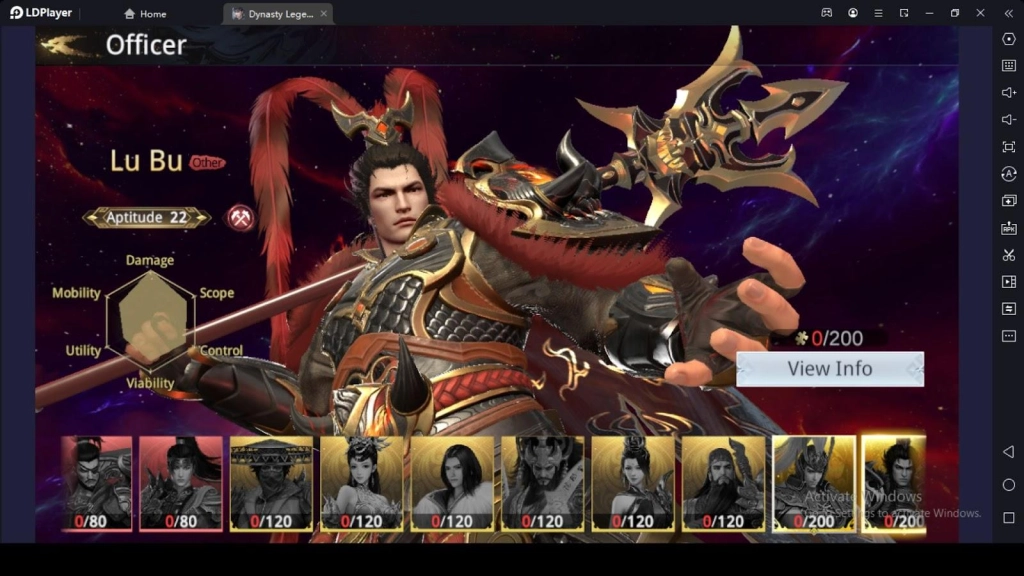
Task: Pick the female officer with ornate crown headdress
Action: coord(361,482)
